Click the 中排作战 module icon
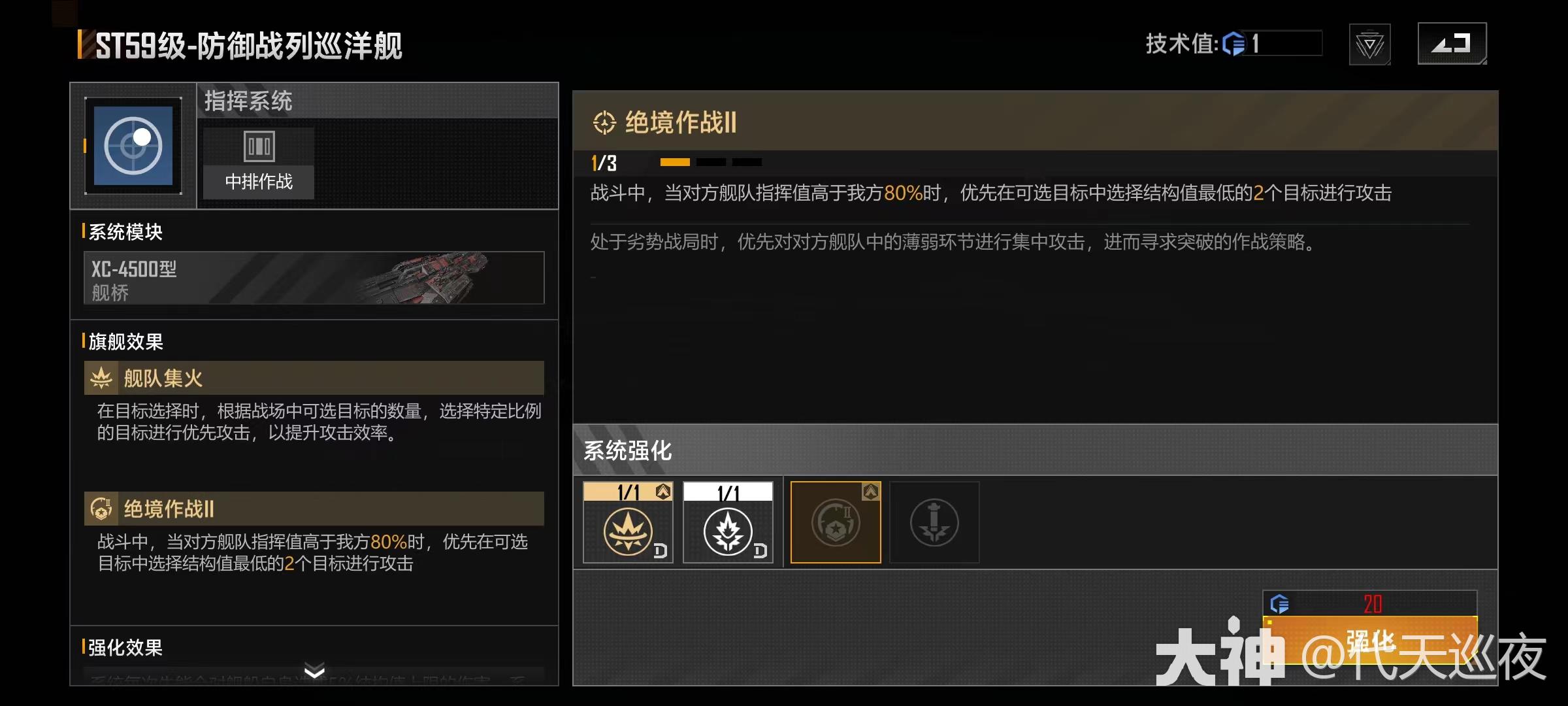Viewport: 1568px width, 706px height. coord(258,146)
